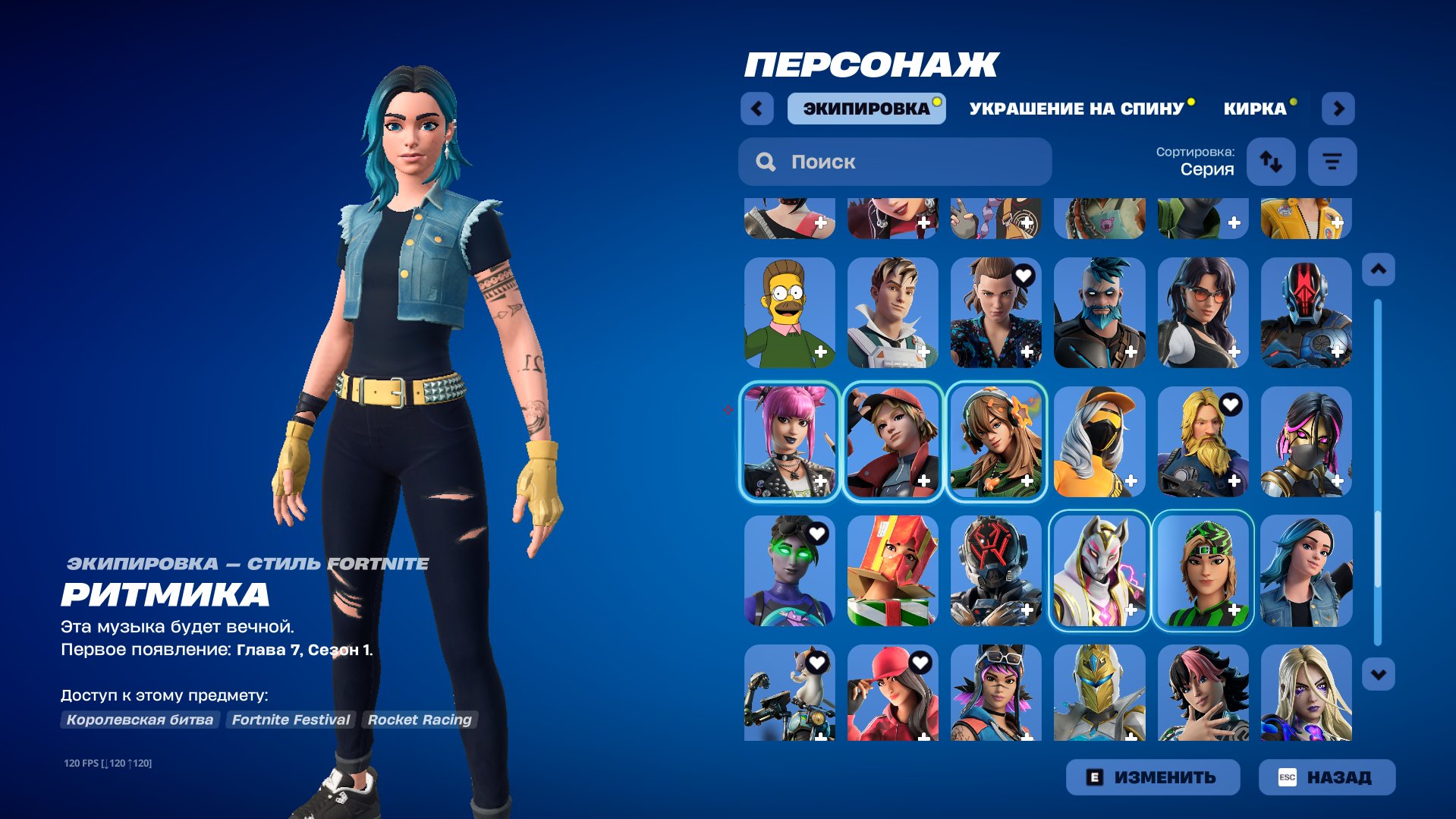The image size is (1456, 819).
Task: Open the search magnifier icon
Action: 766,161
